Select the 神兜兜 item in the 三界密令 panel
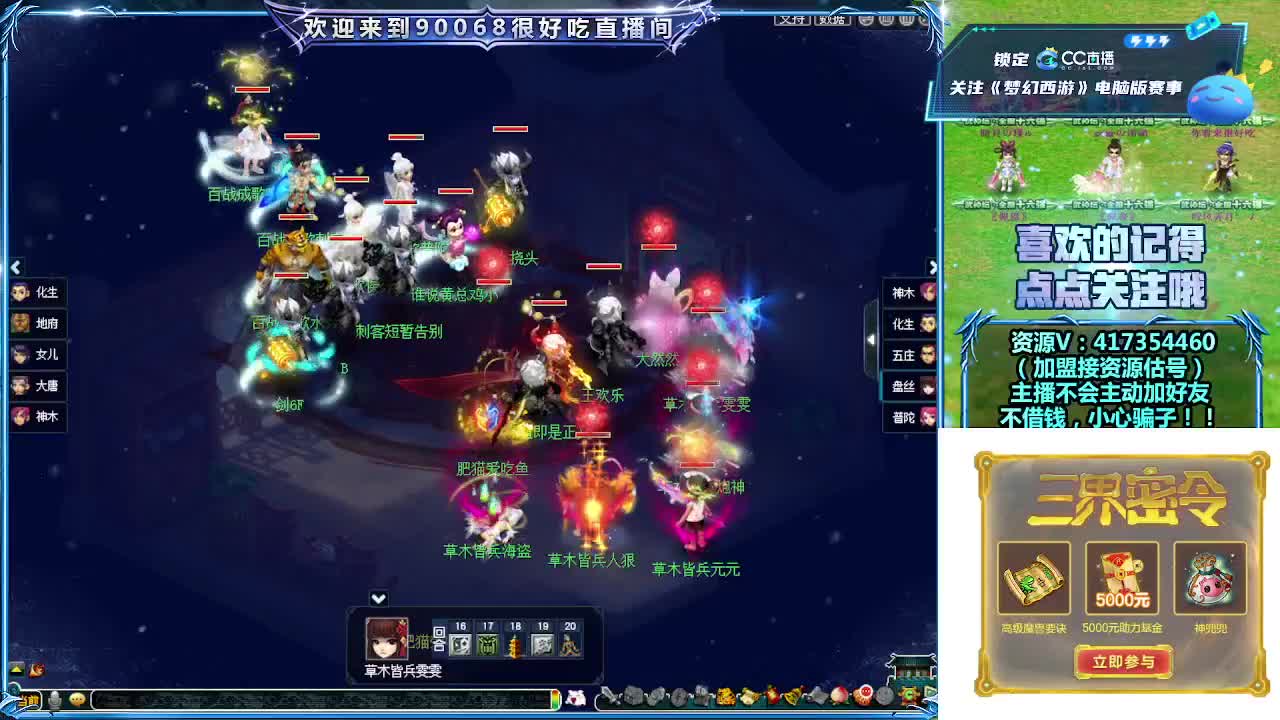 pos(1209,578)
